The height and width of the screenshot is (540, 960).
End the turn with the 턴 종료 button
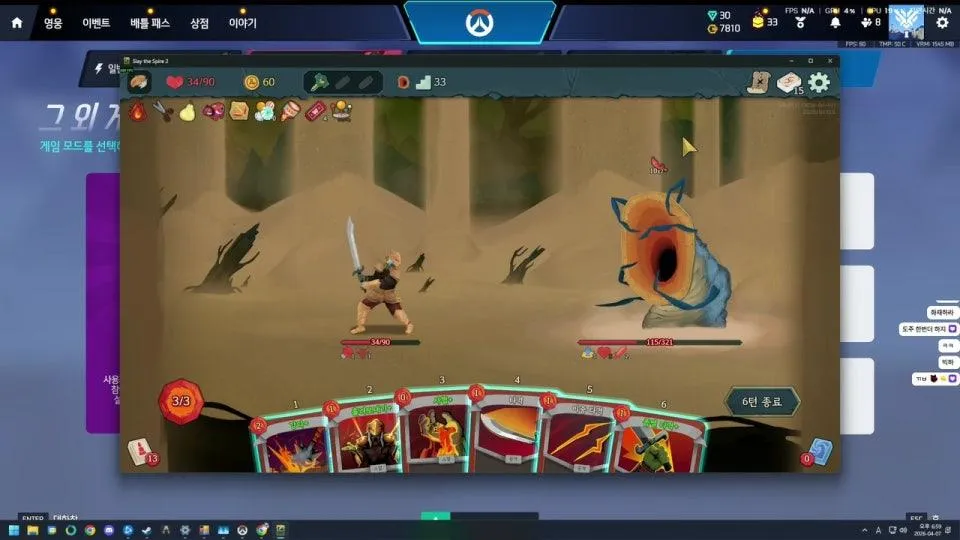(762, 402)
